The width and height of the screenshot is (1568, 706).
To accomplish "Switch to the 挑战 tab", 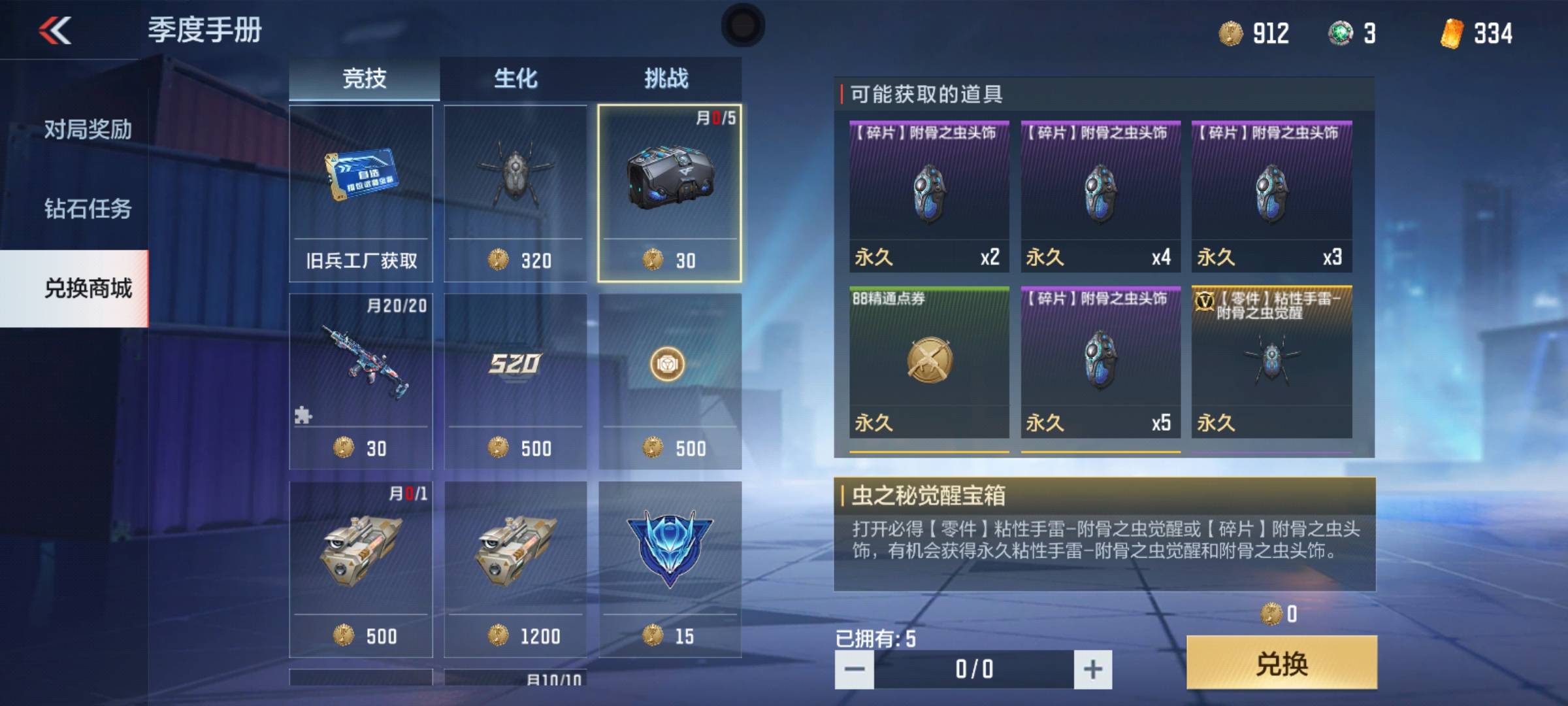I will [666, 78].
